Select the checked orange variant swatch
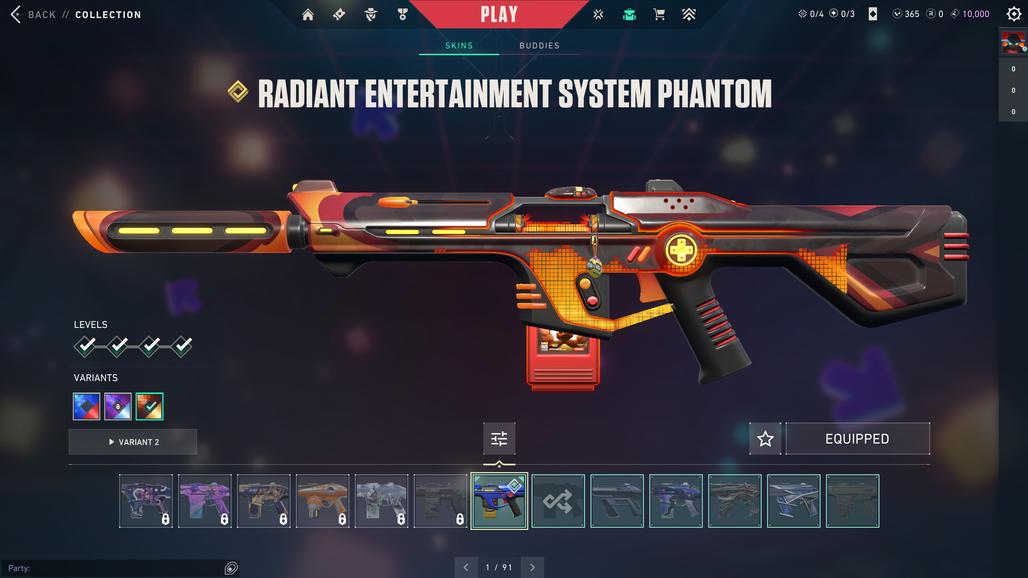Viewport: 1028px width, 578px height. point(150,406)
